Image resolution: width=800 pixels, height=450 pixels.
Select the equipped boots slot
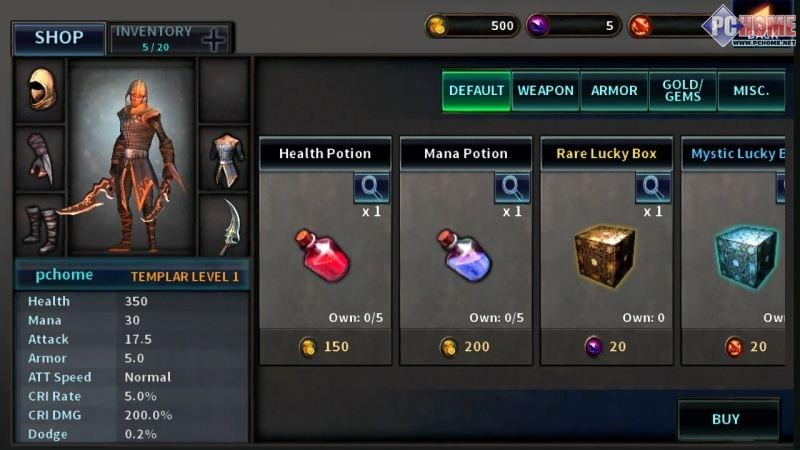tap(40, 228)
